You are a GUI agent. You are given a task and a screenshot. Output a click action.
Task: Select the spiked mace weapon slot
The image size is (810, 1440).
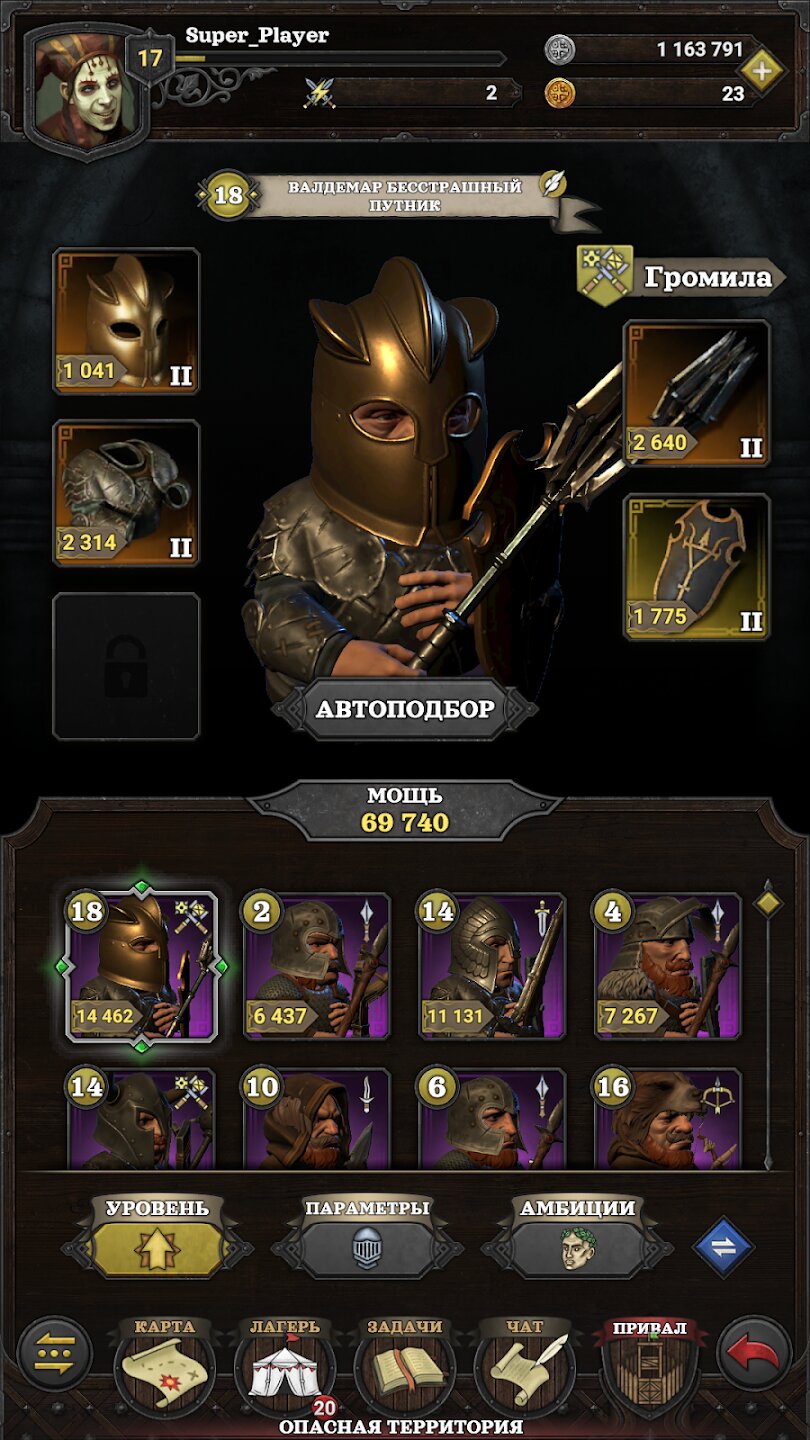coord(697,393)
